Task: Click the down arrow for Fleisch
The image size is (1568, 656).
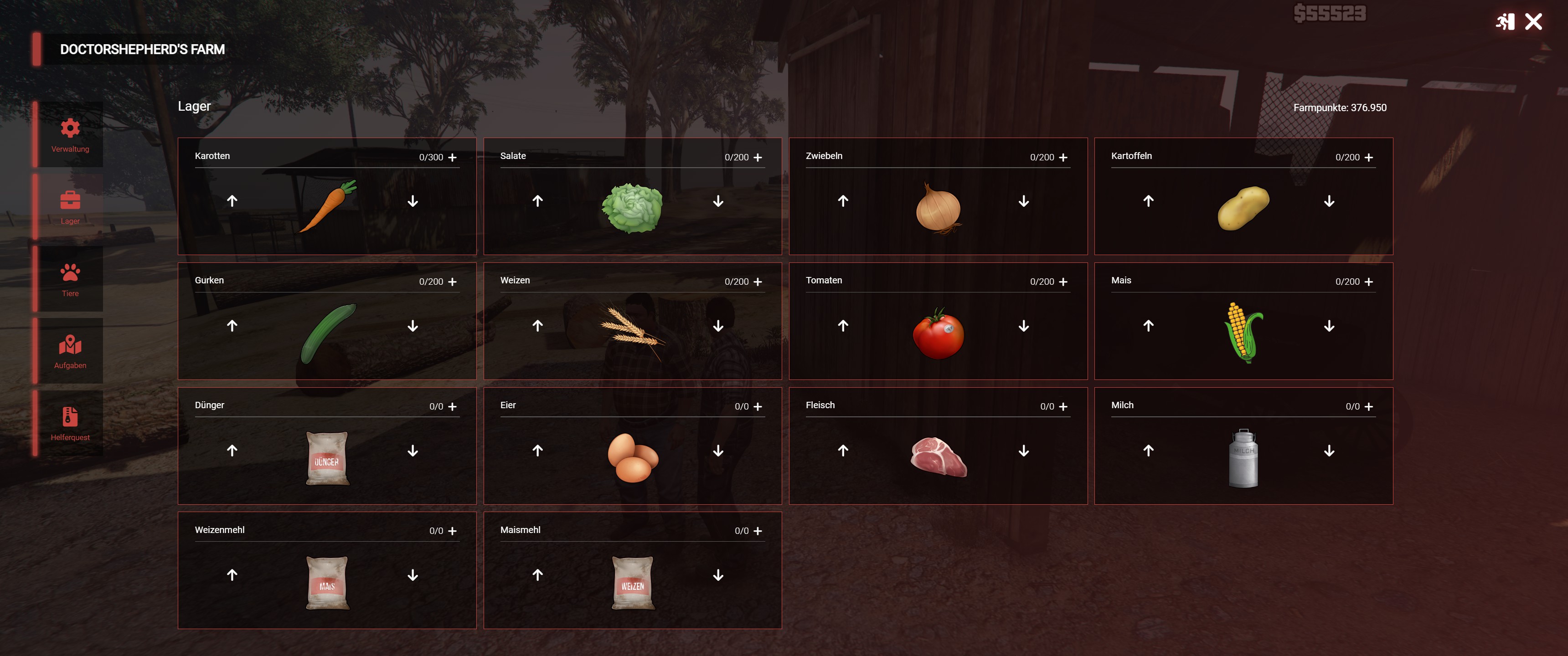Action: click(x=1024, y=451)
